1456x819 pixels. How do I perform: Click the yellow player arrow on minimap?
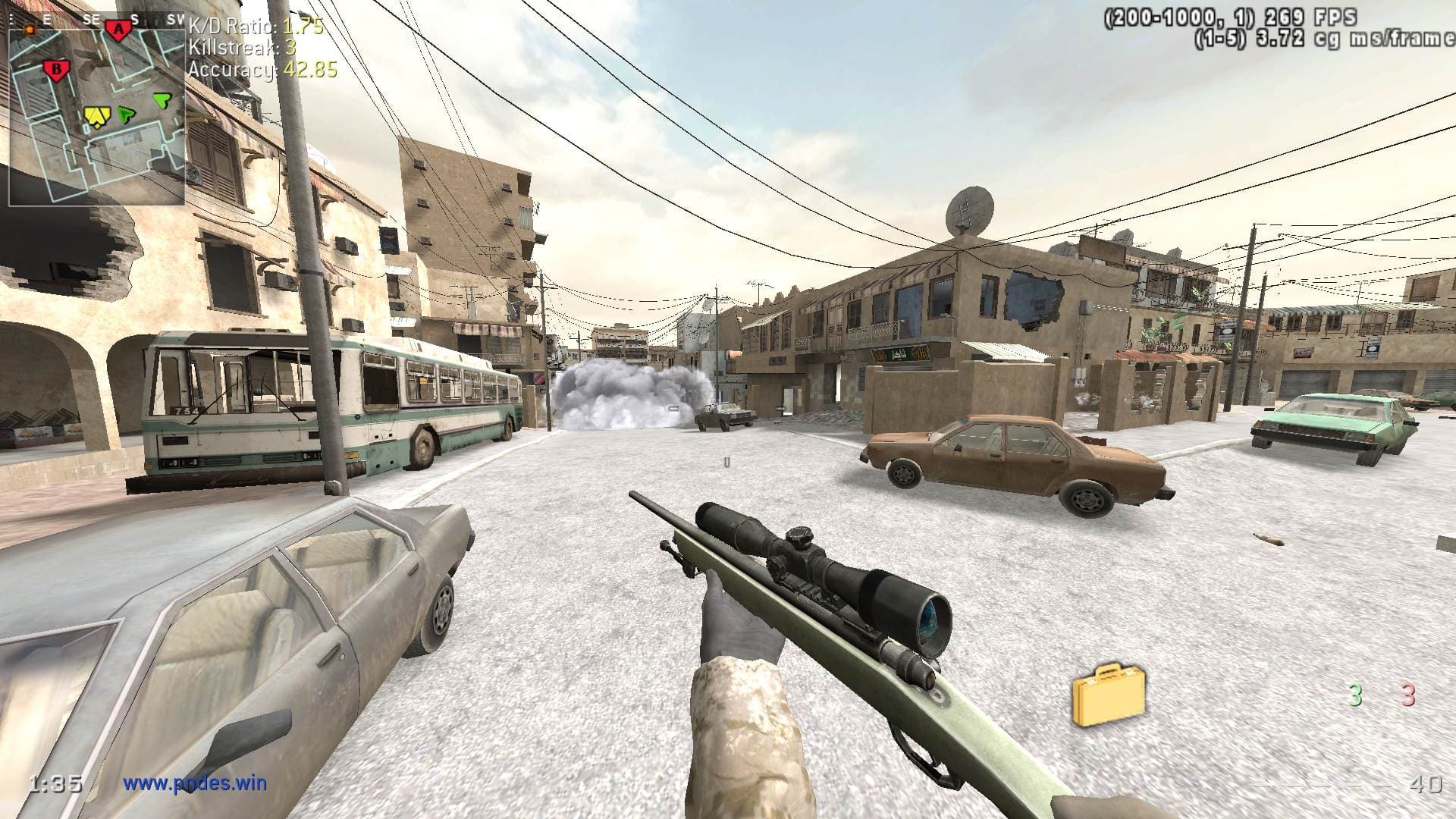97,116
